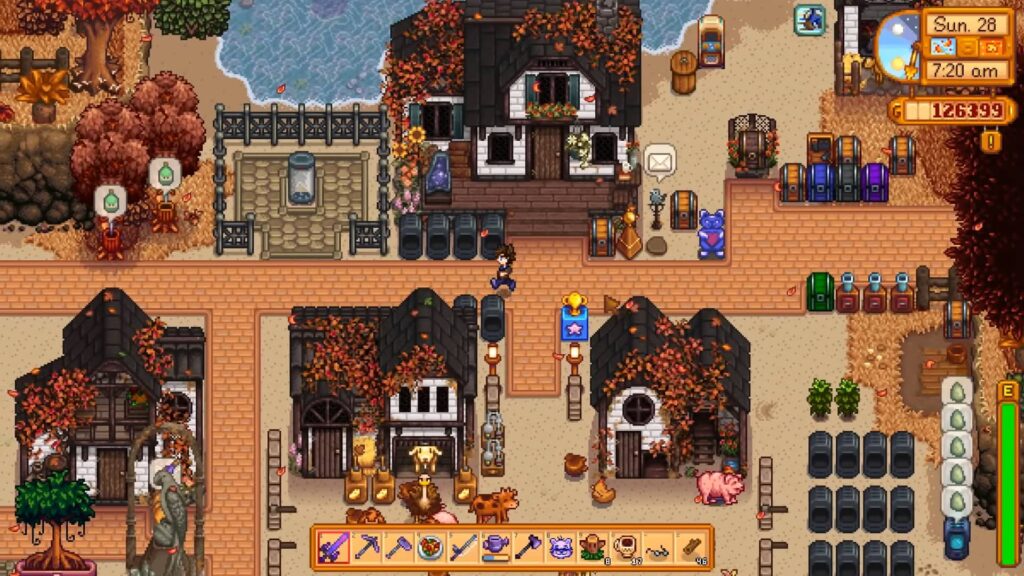Open the journal via the exclamation icon
This screenshot has height=576, width=1024.
[992, 141]
